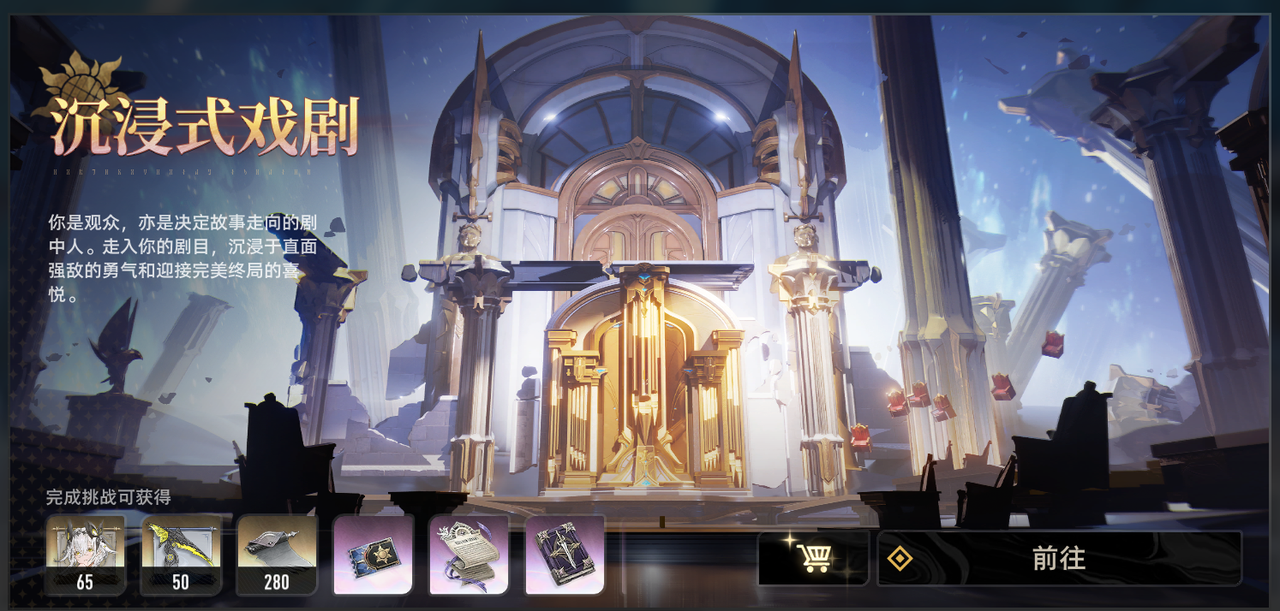Screen dimensions: 1280x611
Task: Inspect the purple sword book reward
Action: click(565, 554)
